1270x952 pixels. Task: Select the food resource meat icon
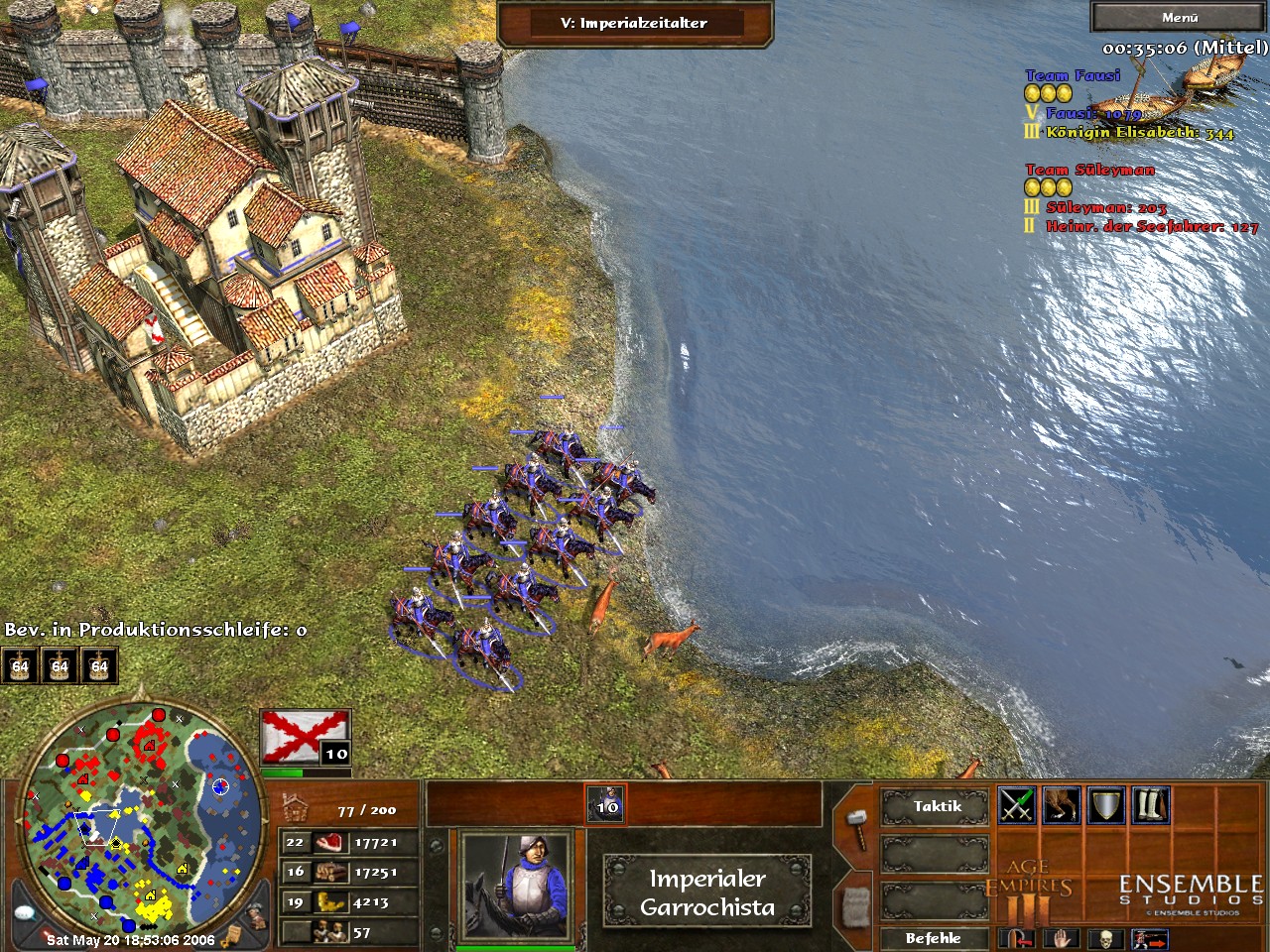coord(329,843)
